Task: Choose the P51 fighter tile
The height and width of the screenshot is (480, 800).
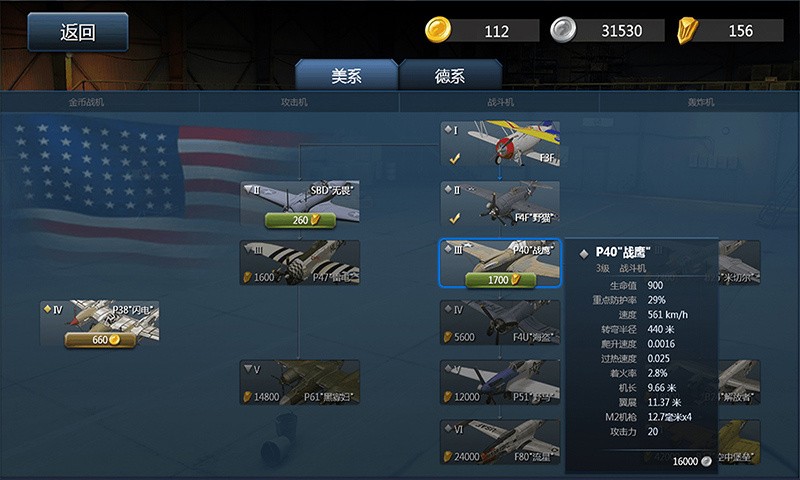Action: pyautogui.click(x=500, y=382)
